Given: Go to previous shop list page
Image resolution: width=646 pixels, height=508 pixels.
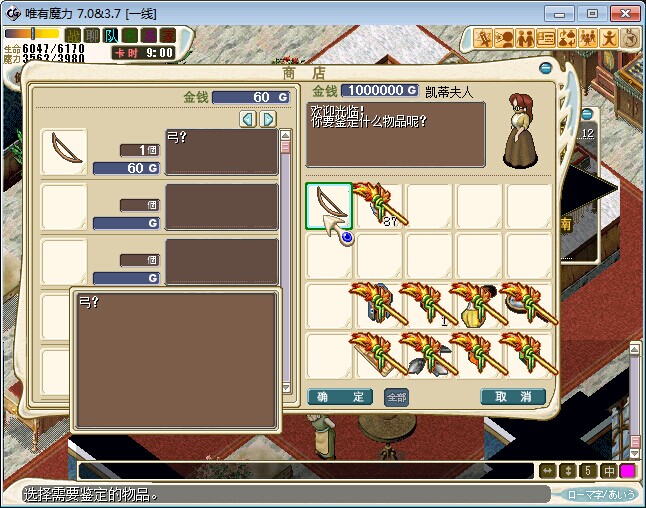Looking at the screenshot, I should pos(248,119).
